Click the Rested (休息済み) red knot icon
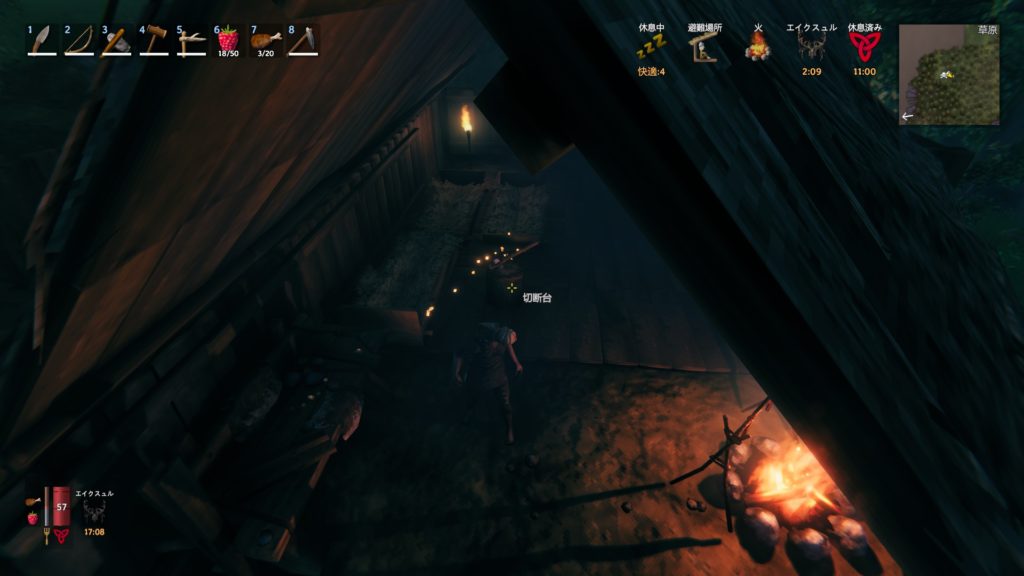Image resolution: width=1024 pixels, height=576 pixels. [x=864, y=47]
